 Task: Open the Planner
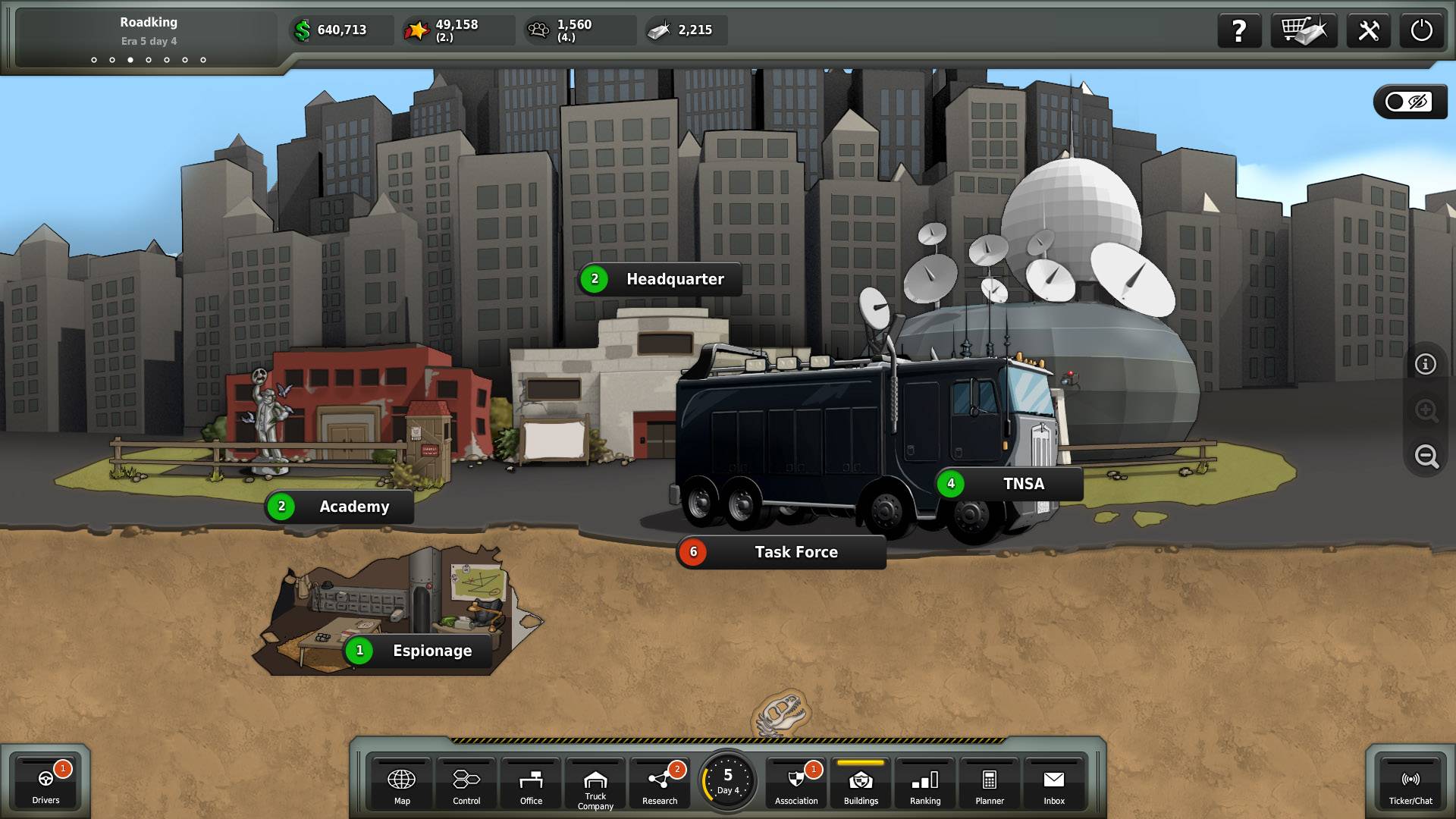pyautogui.click(x=990, y=784)
